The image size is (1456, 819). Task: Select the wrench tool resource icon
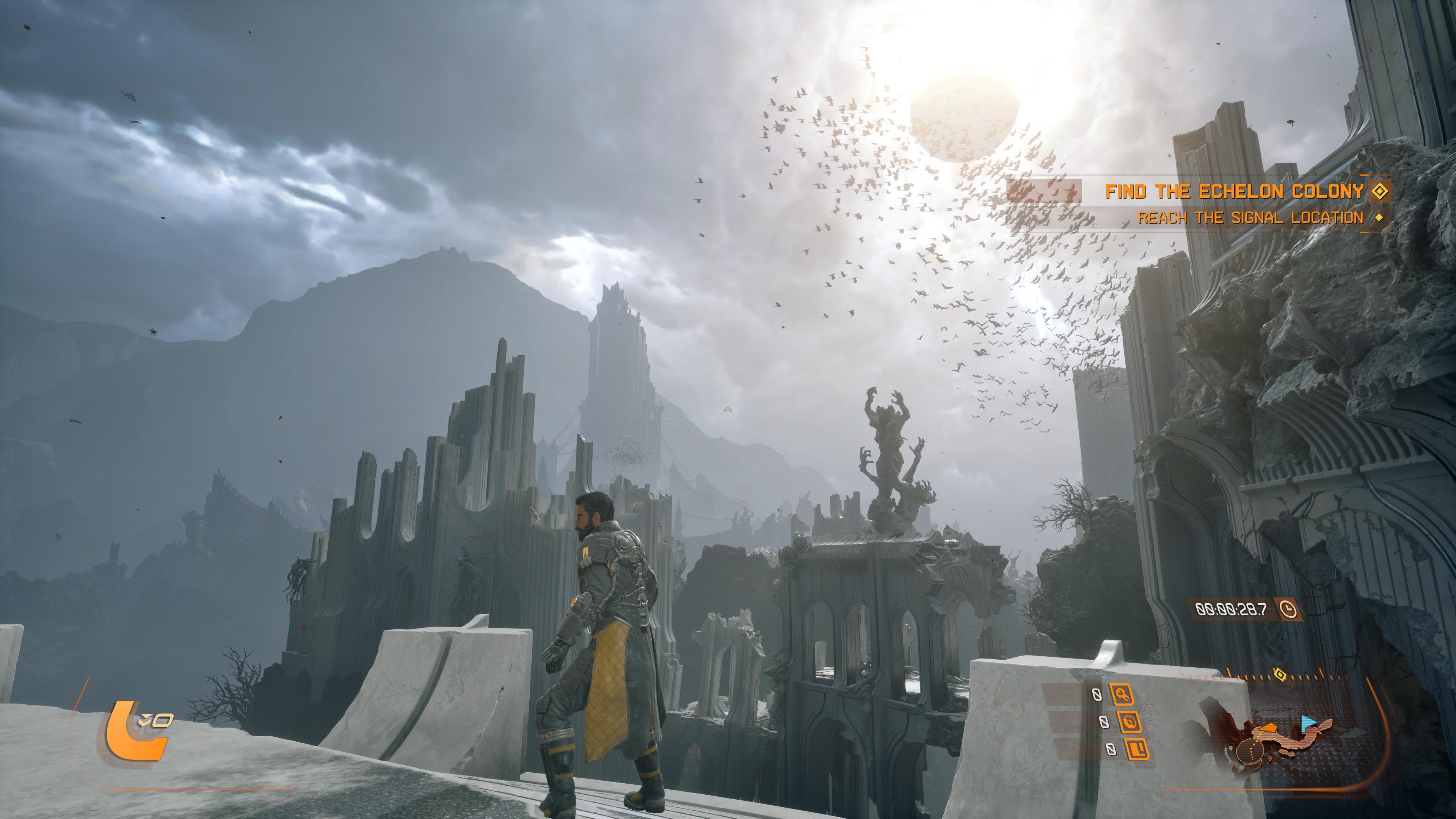click(x=1122, y=695)
